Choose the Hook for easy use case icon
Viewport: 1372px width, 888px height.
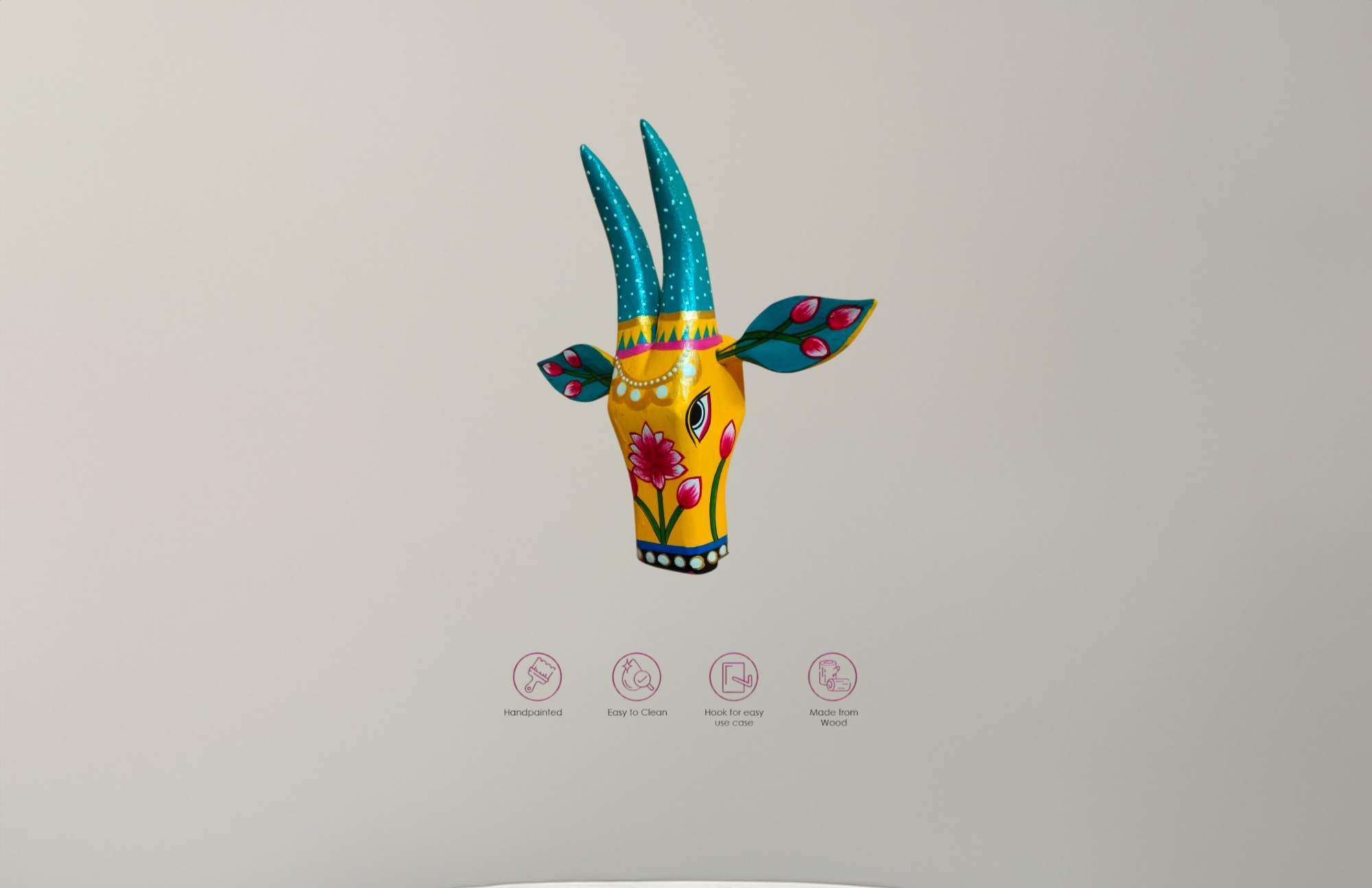(733, 677)
